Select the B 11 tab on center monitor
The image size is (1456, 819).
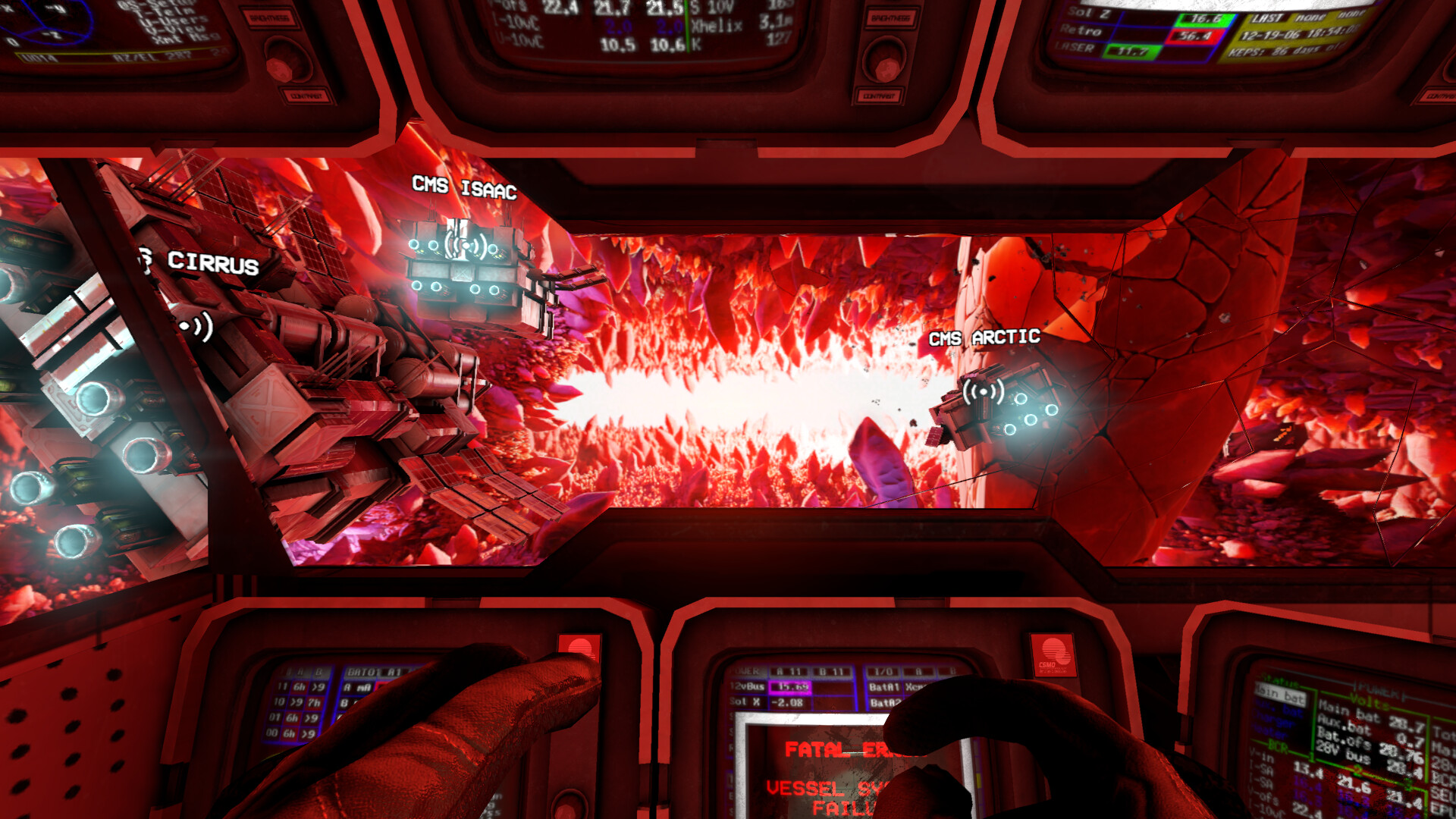click(x=831, y=671)
